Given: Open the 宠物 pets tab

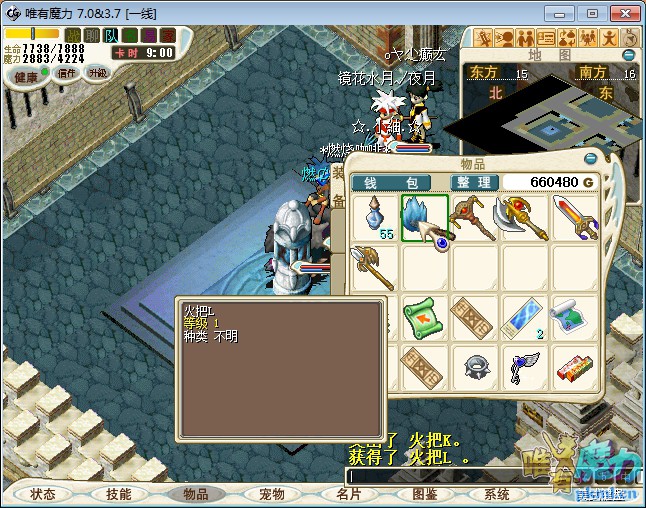Looking at the screenshot, I should [271, 494].
